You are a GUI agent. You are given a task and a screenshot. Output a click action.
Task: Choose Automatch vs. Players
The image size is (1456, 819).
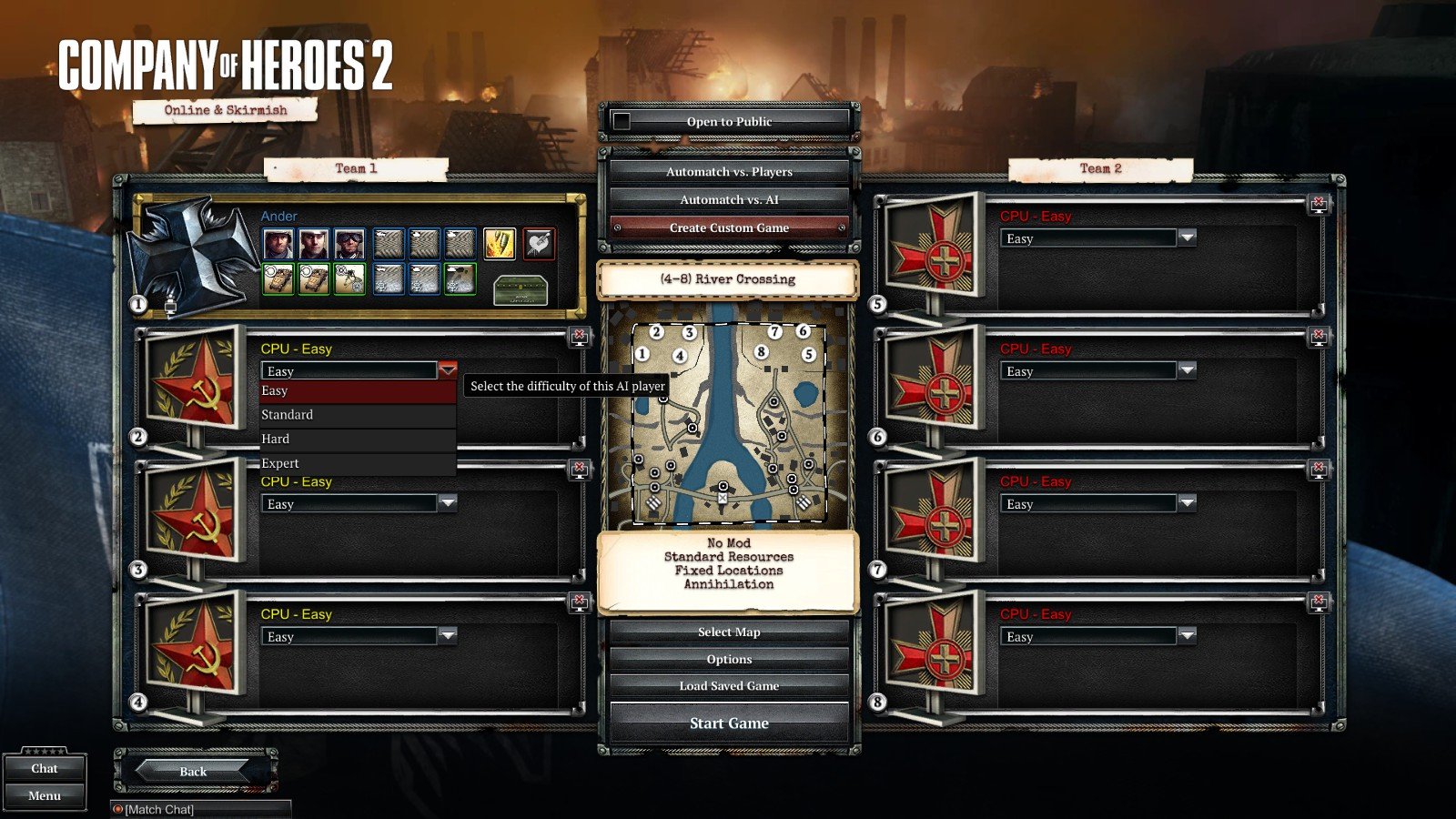pos(729,172)
